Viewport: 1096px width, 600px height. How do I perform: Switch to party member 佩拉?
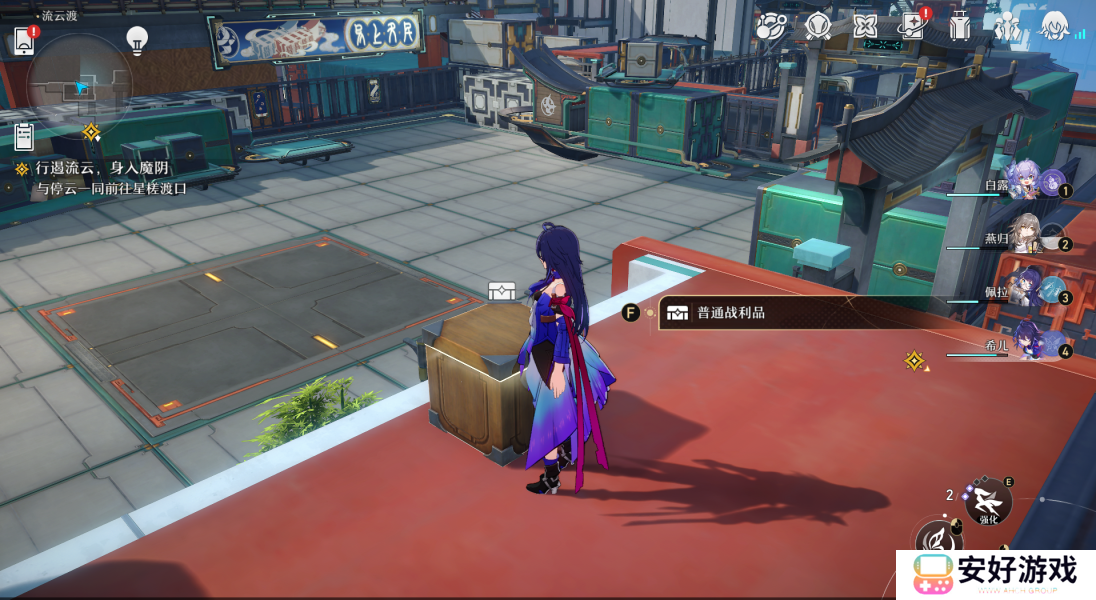[x=1030, y=291]
